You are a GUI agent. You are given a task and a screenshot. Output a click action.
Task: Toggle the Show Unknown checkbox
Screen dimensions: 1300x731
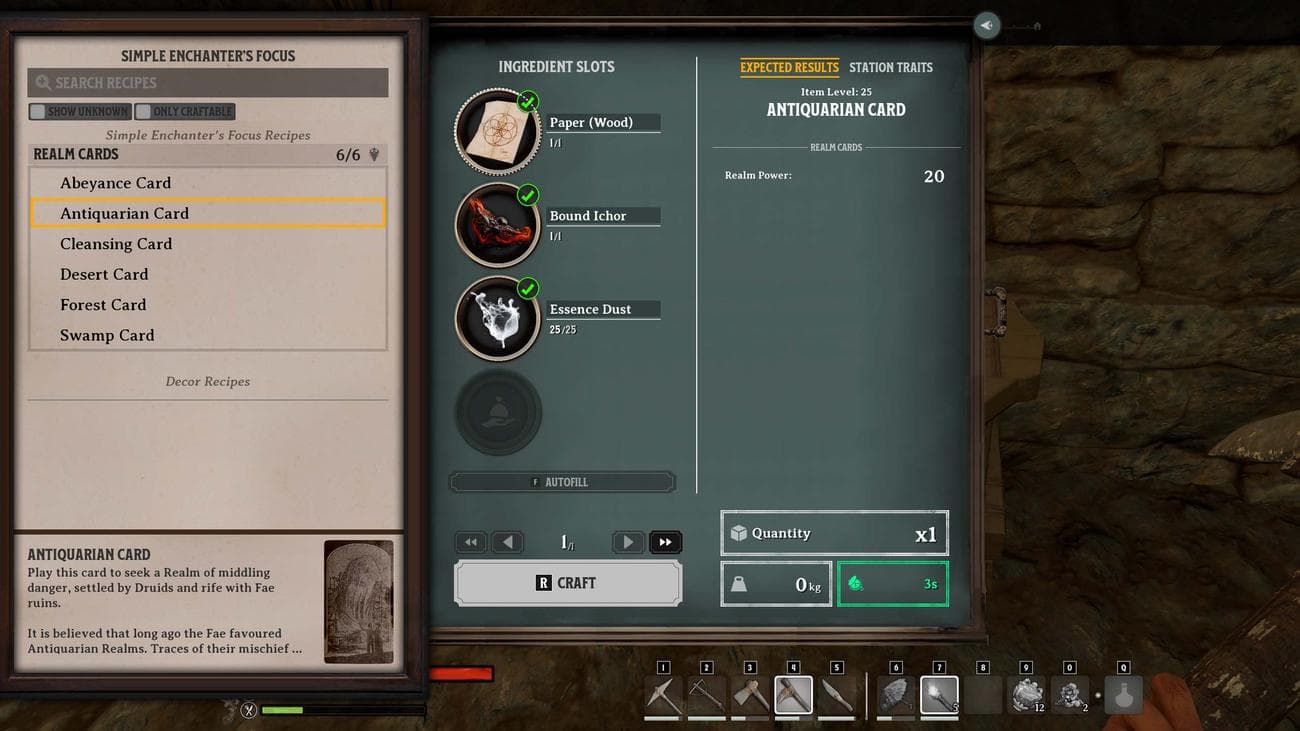[38, 112]
